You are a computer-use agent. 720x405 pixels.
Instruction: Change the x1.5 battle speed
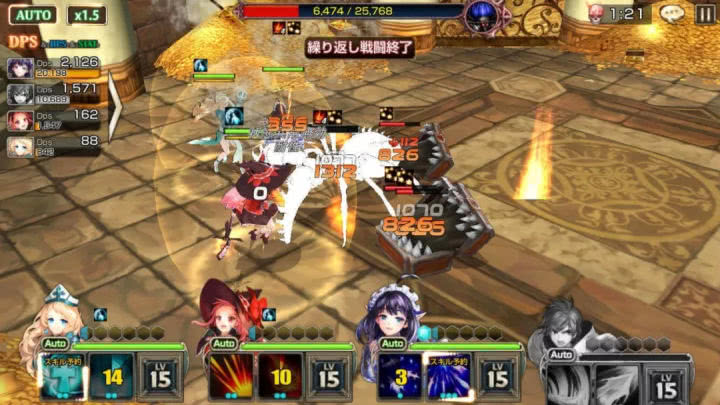click(x=87, y=15)
